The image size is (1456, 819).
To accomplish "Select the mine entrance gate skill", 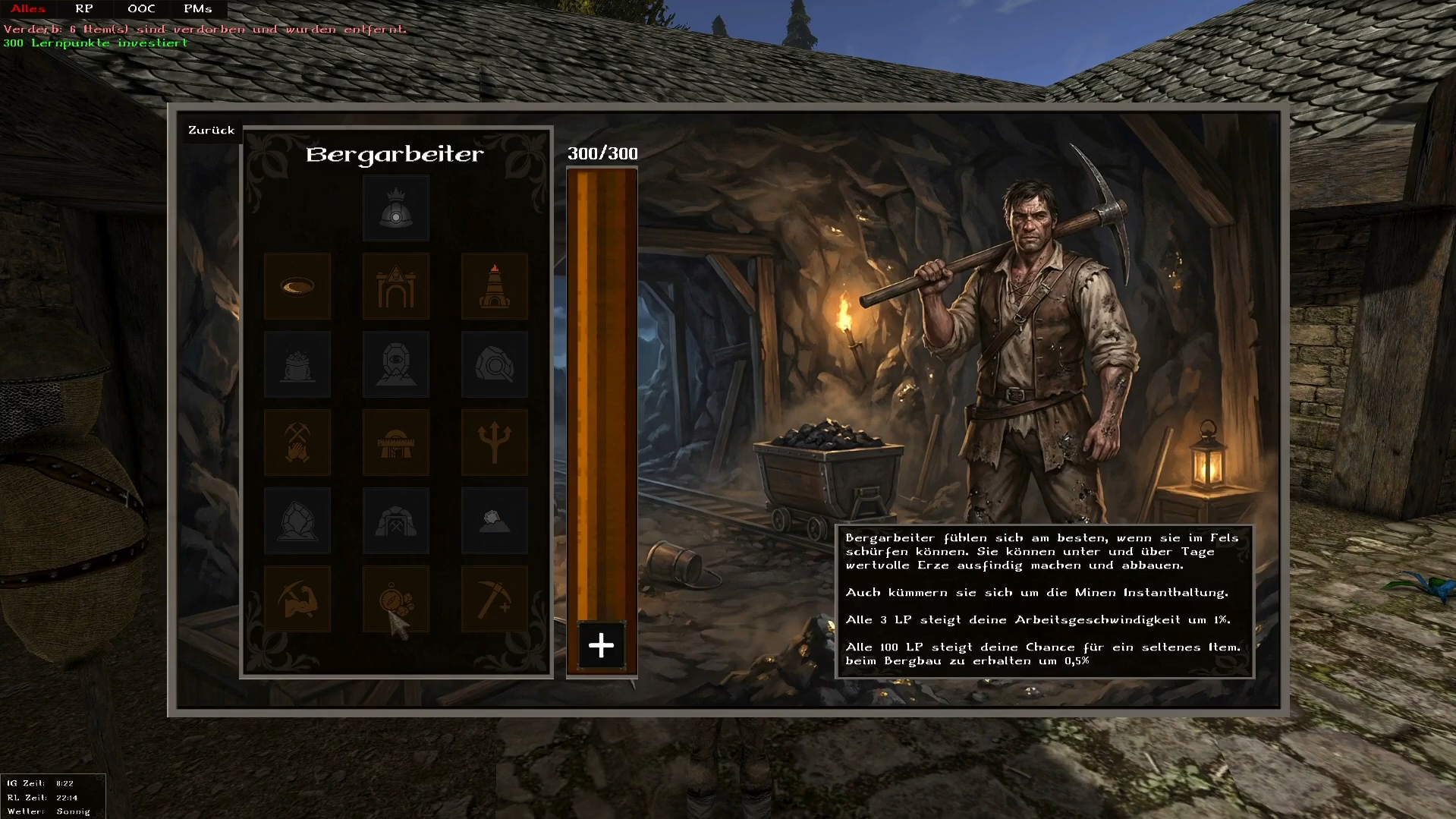I will (396, 286).
